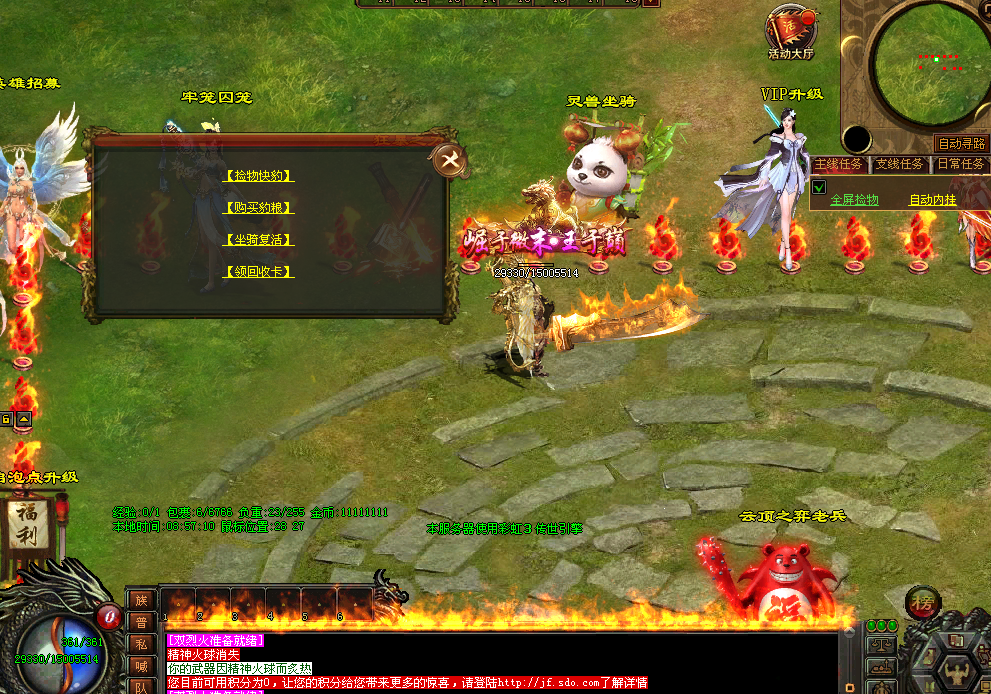991x694 pixels.
Task: Open the 榜 ranking icon
Action: pyautogui.click(x=924, y=602)
